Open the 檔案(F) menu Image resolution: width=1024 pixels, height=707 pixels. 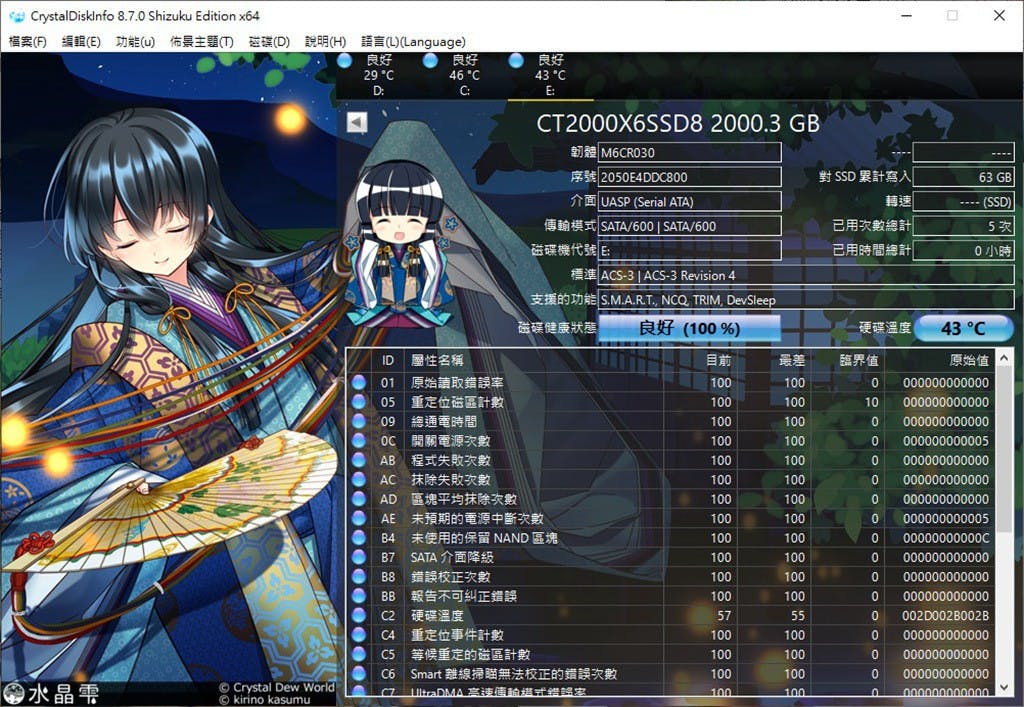pos(27,42)
